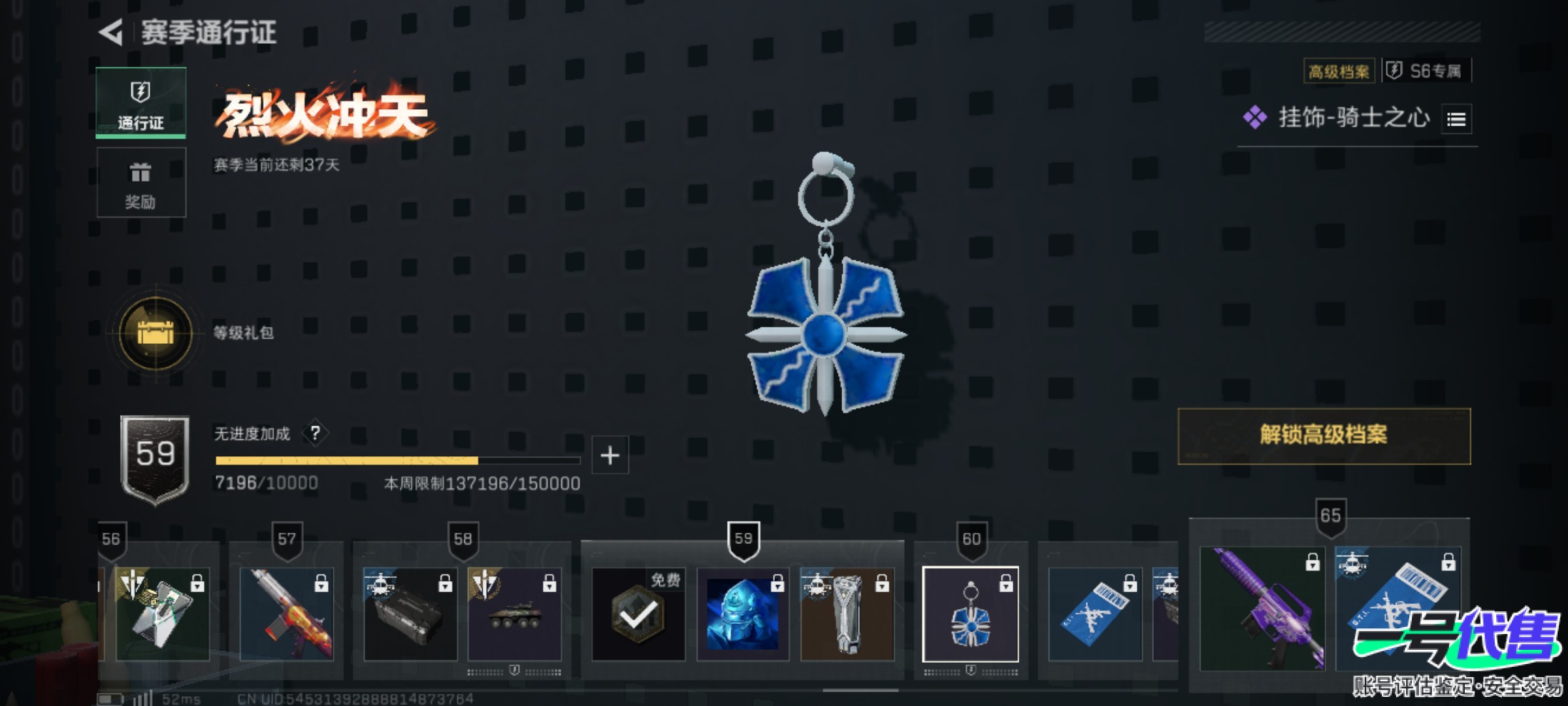Select the level 56 silver-green item reward

pos(163,614)
